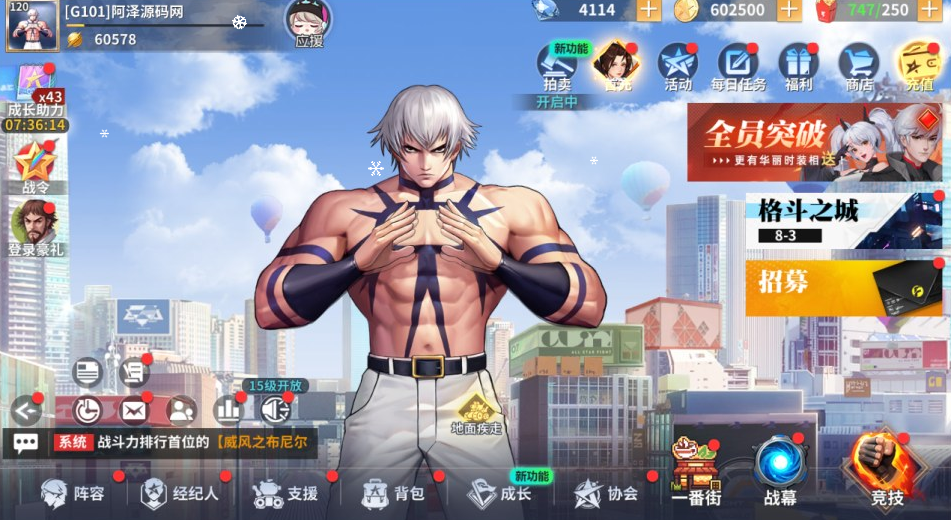This screenshot has width=951, height=520.
Task: Open the 阵容 lineup menu
Action: pyautogui.click(x=72, y=492)
